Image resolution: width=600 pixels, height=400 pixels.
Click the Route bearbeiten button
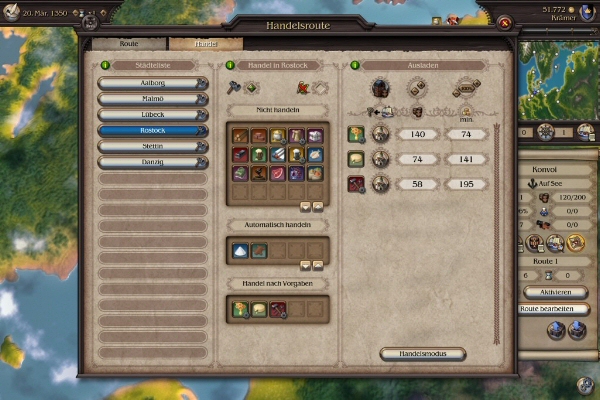coord(553,309)
